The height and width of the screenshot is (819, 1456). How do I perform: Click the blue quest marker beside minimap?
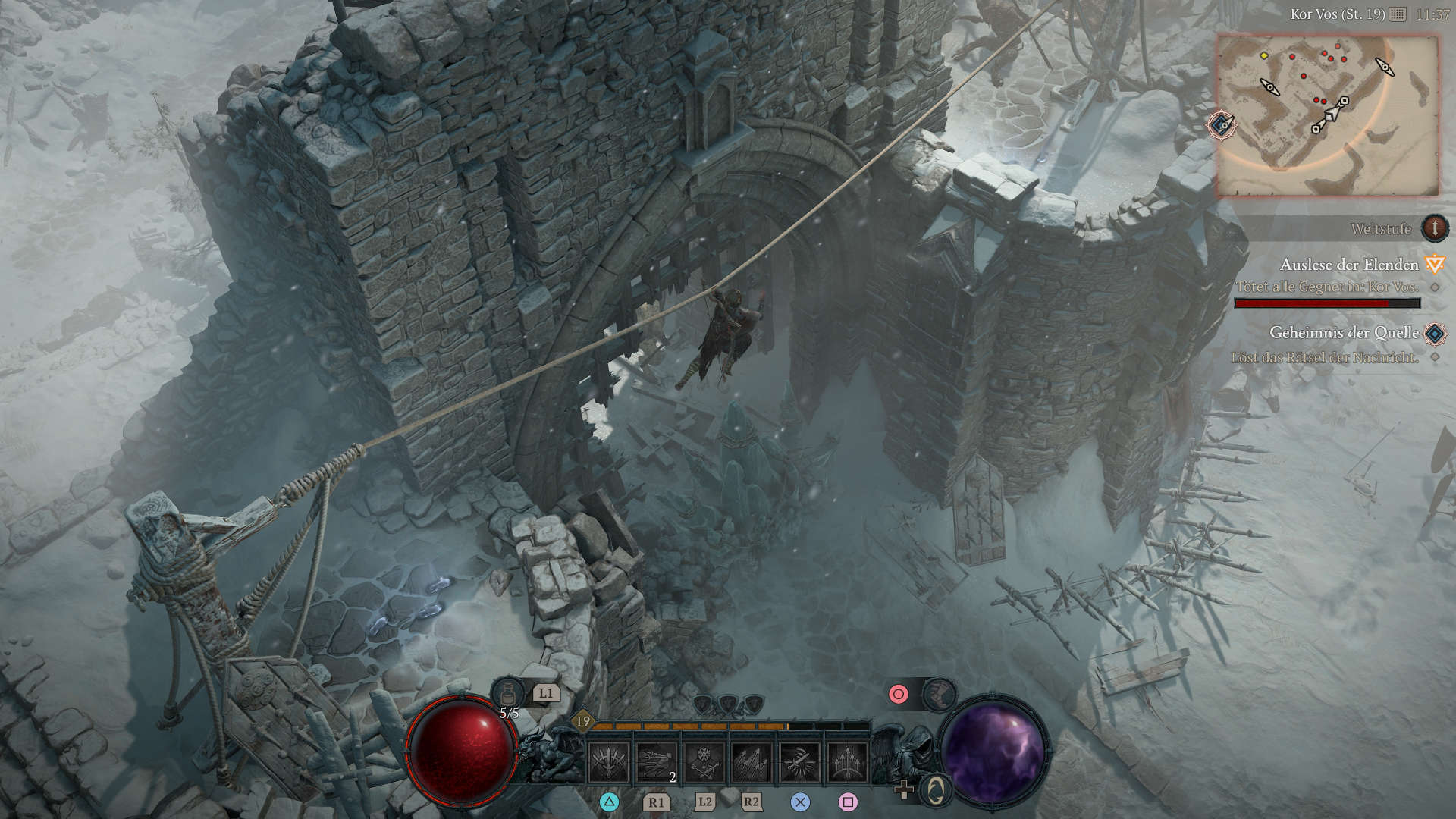click(1222, 125)
